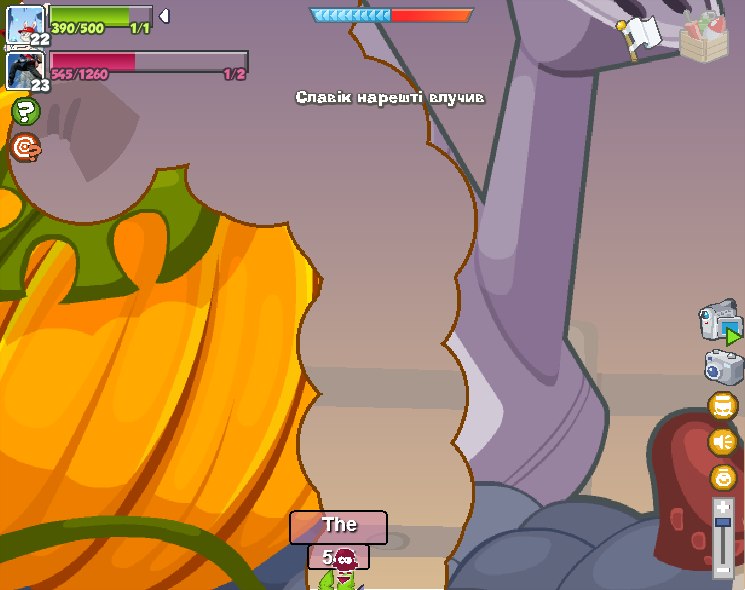745x590 pixels.
Task: Take a screenshot with the photo camera
Action: coord(722,367)
